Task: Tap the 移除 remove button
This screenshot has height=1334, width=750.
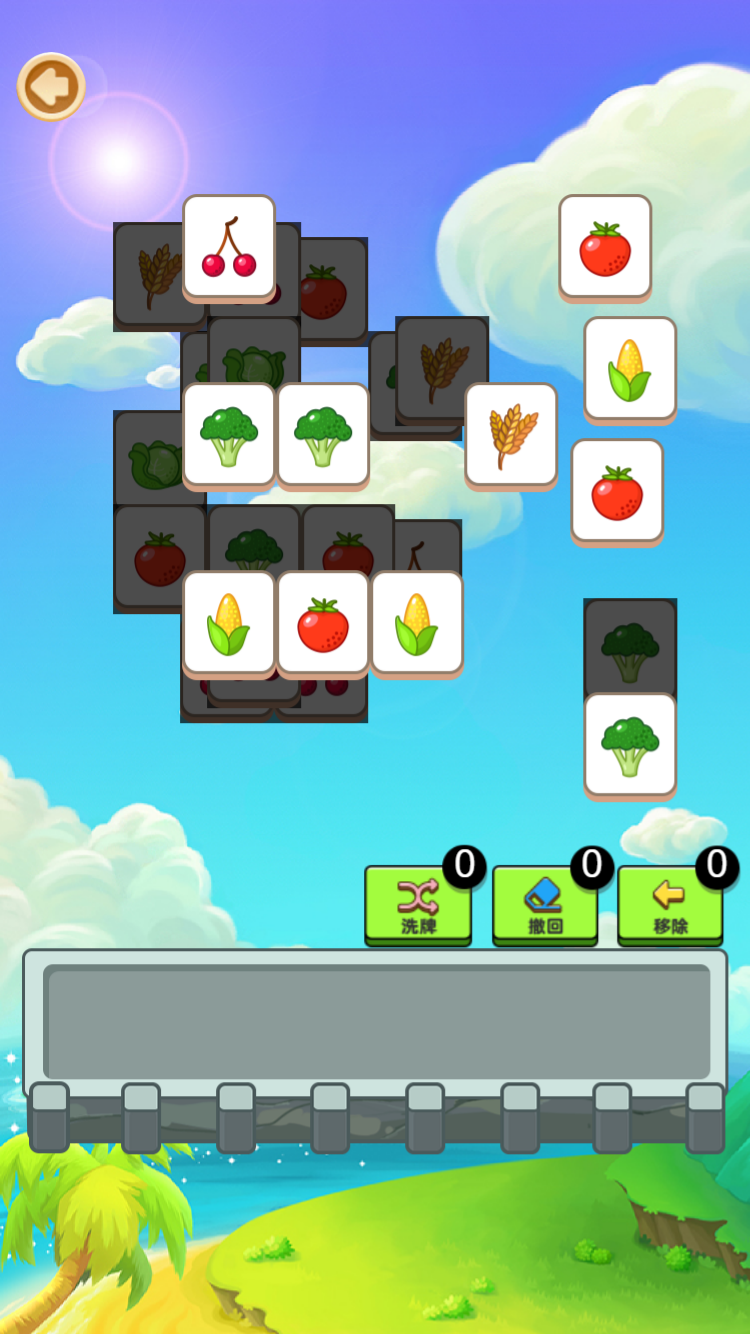Action: click(x=670, y=904)
